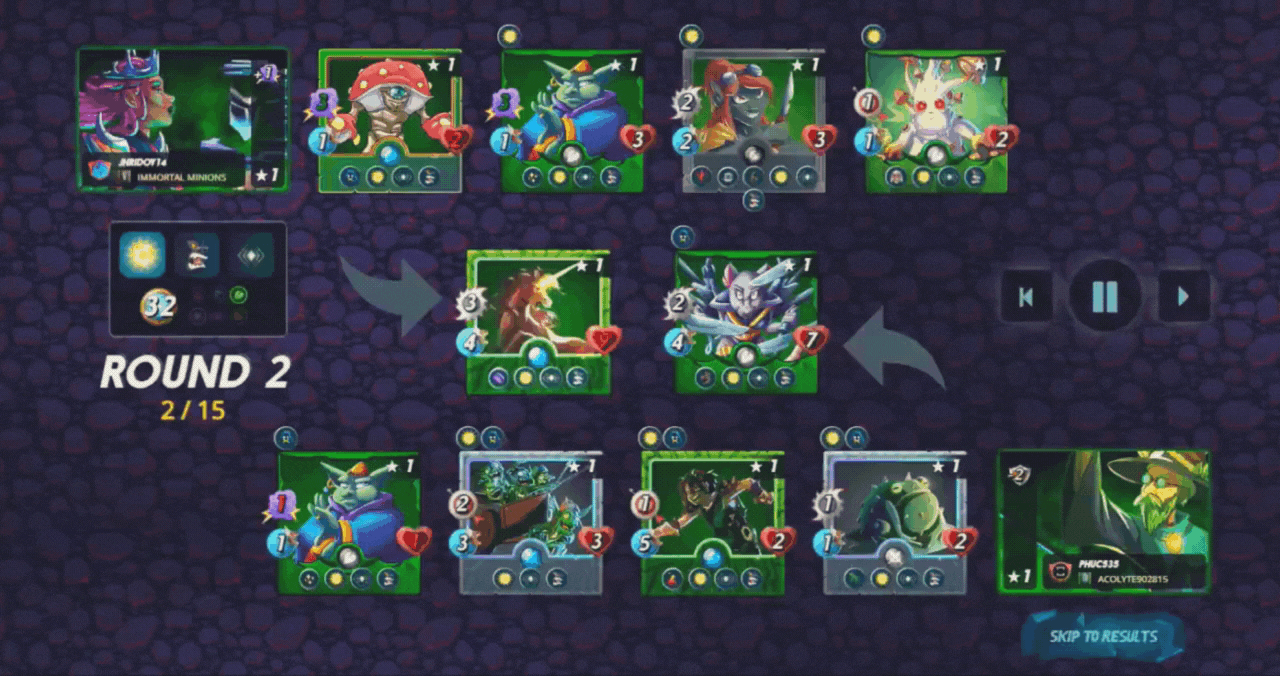Inspect the glowing sun ruleset icon
Image resolution: width=1280 pixels, height=676 pixels.
click(x=142, y=254)
